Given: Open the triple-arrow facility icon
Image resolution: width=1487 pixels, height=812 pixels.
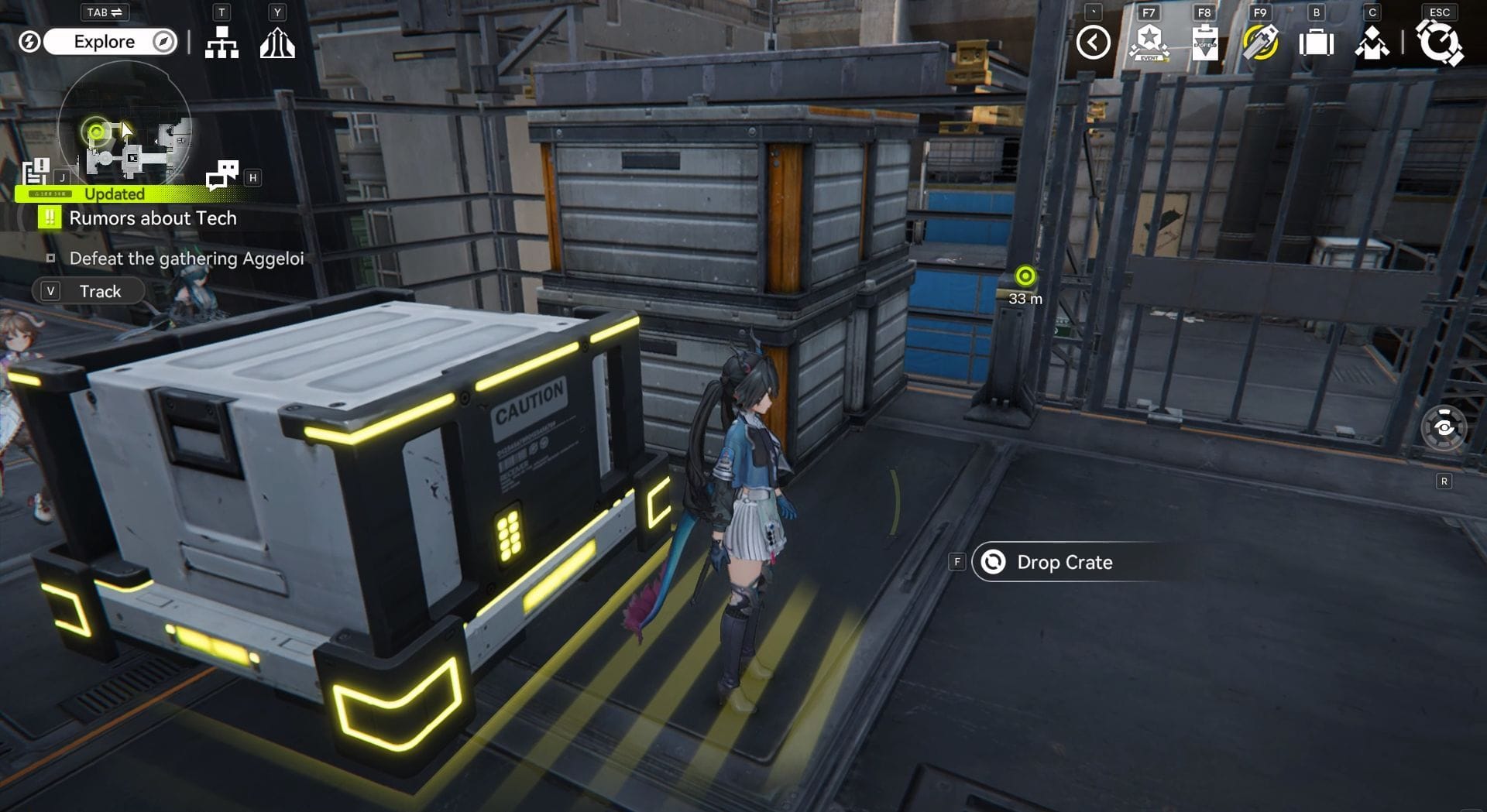Looking at the screenshot, I should [x=277, y=43].
